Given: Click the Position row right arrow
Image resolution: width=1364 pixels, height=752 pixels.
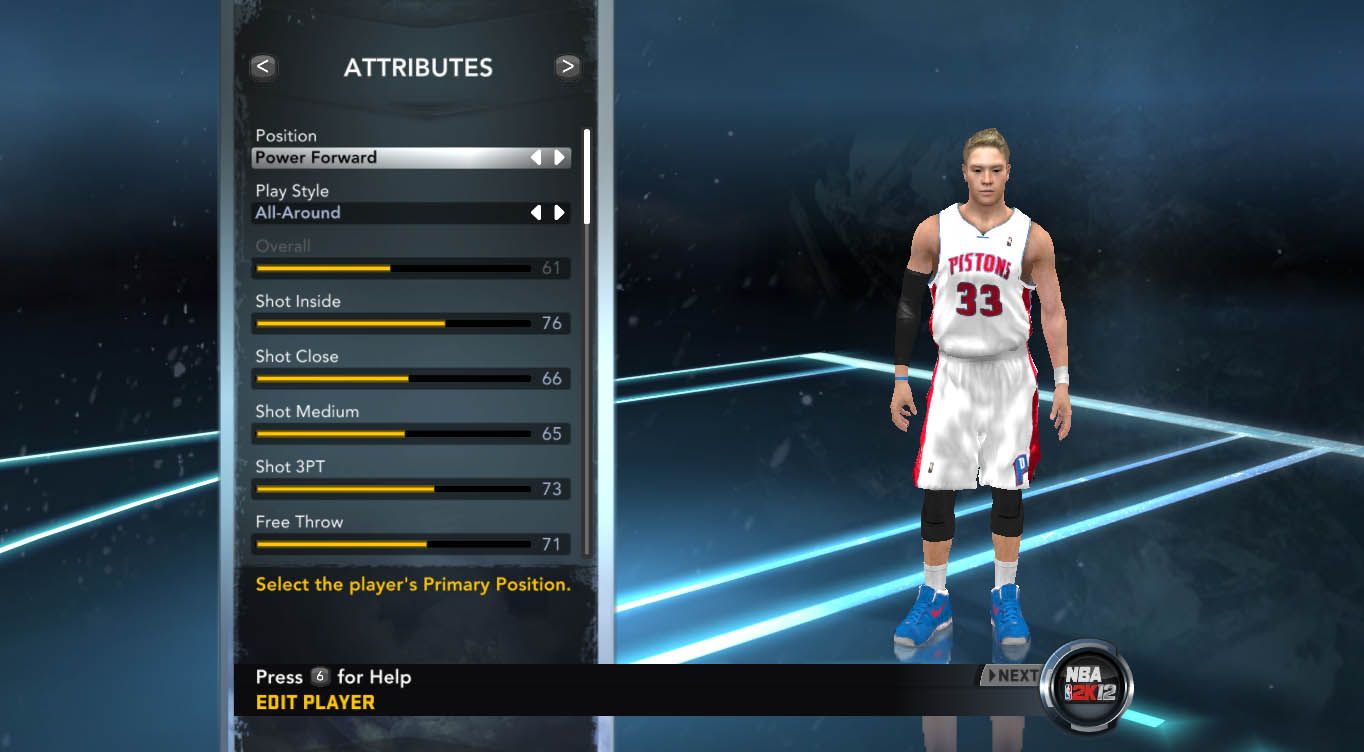Looking at the screenshot, I should coord(559,158).
